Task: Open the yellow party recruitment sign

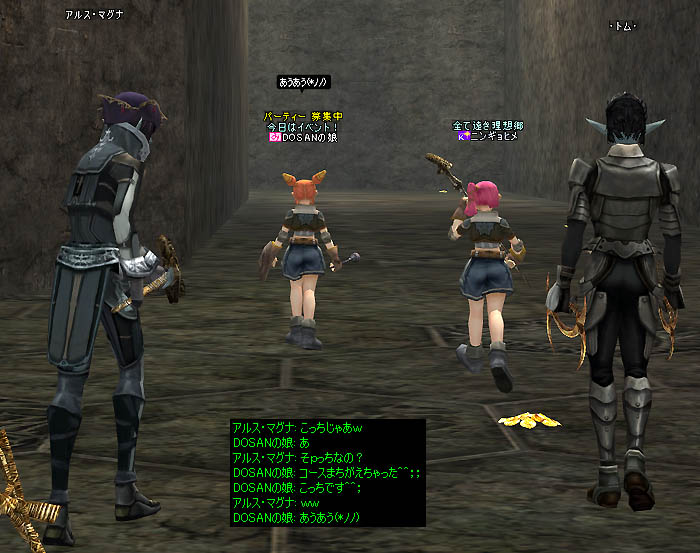Action: 303,116
